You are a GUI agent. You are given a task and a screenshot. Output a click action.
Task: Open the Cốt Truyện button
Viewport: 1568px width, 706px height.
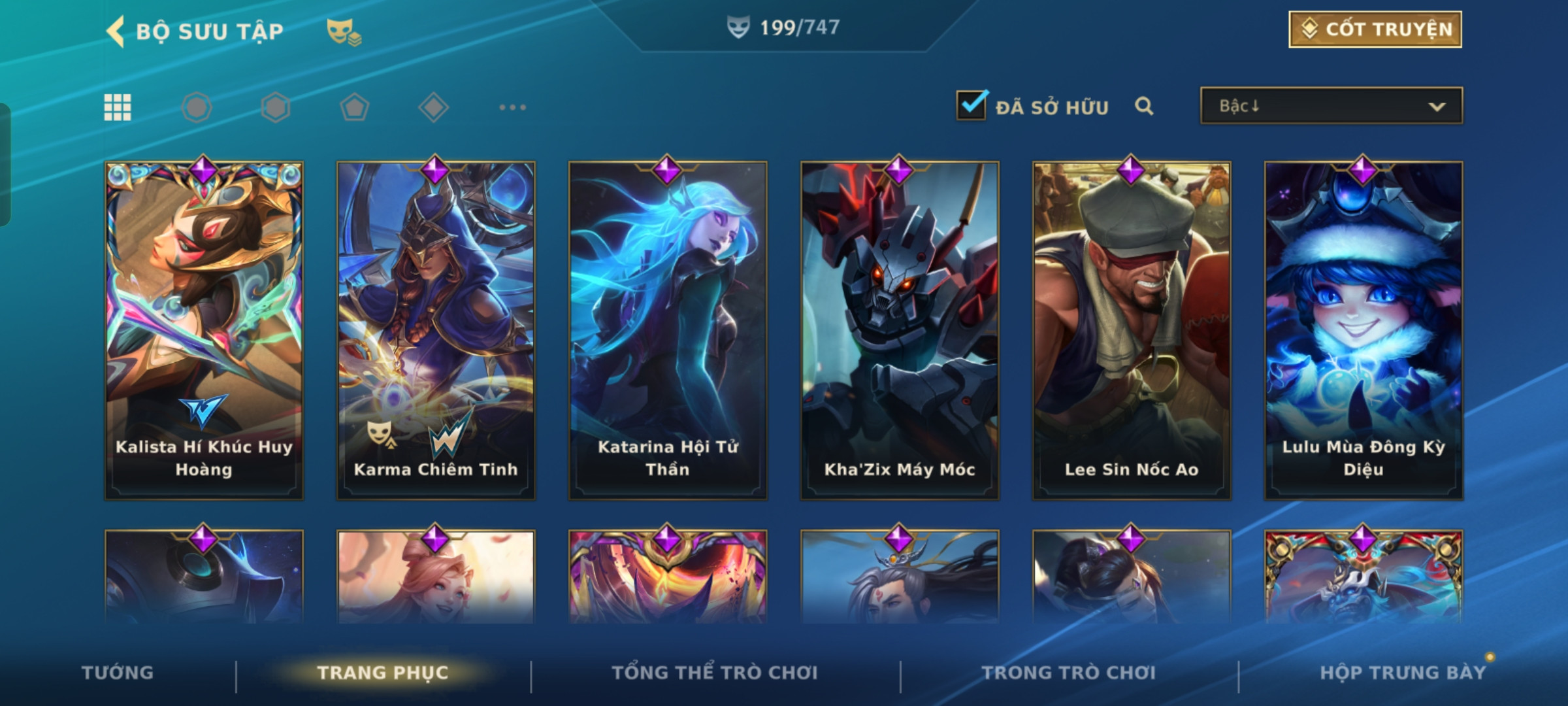1375,29
